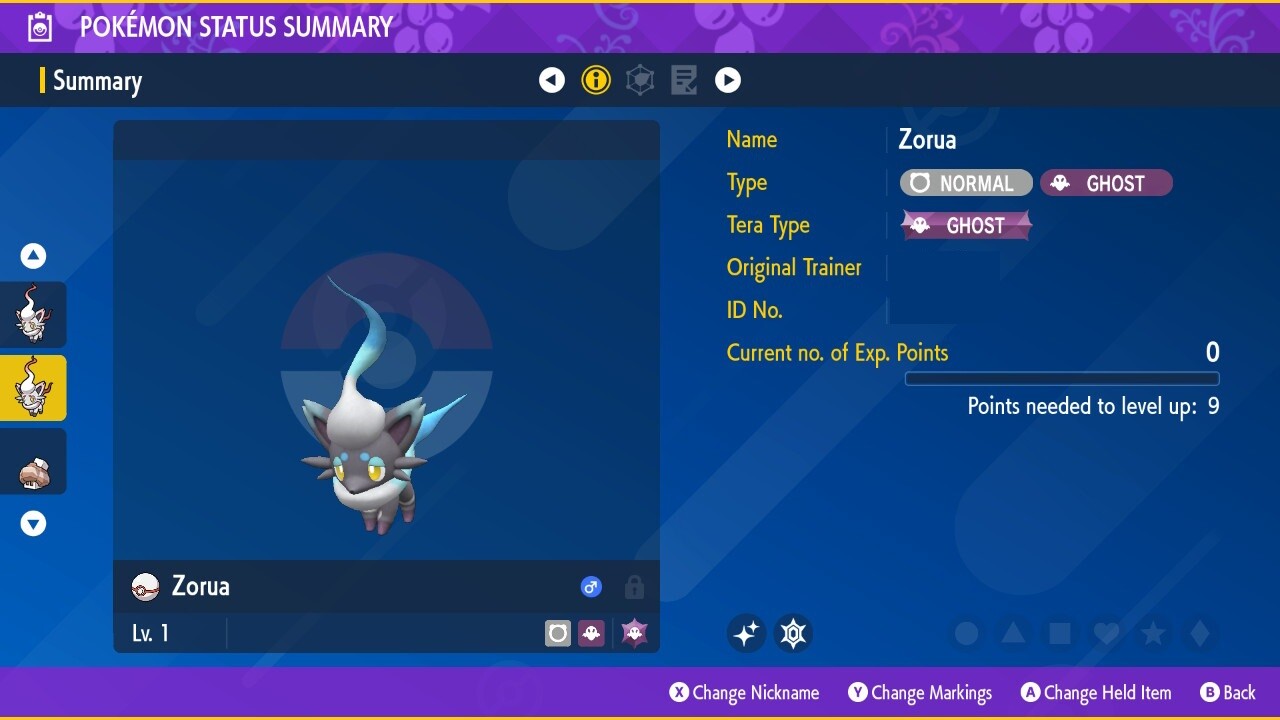Click the male gender symbol icon
Screen dimensions: 1280x720
591,587
